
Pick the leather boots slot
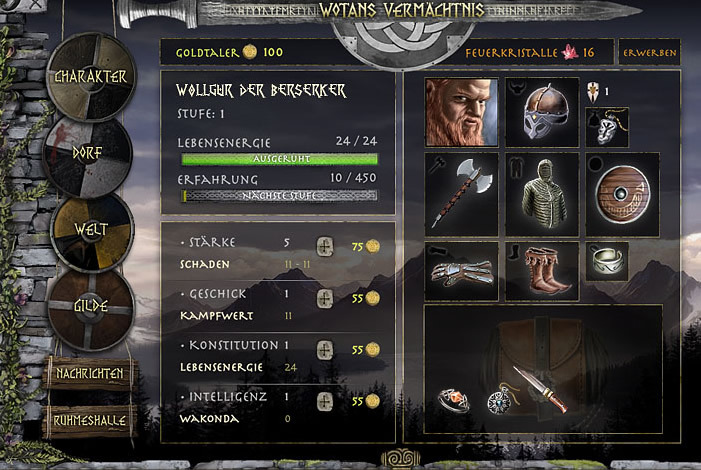541,270
